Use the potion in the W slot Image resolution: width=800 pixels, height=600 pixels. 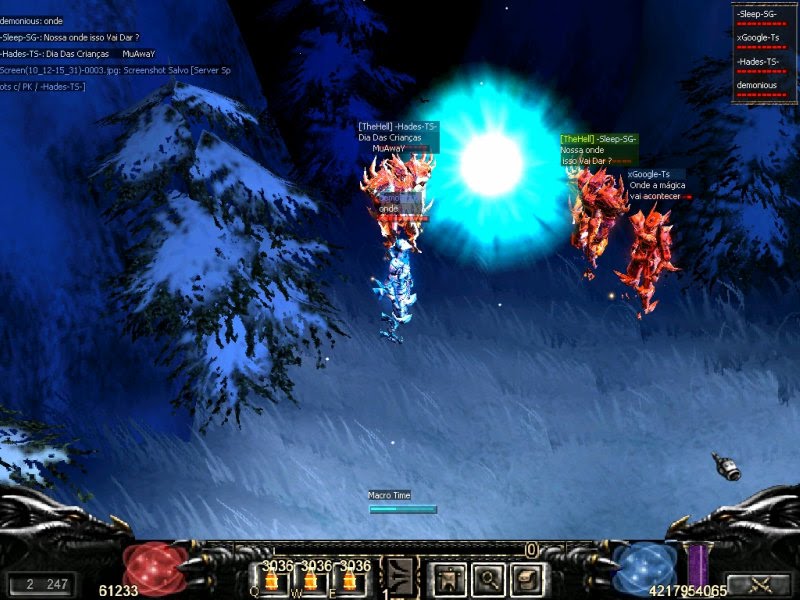pyautogui.click(x=312, y=580)
